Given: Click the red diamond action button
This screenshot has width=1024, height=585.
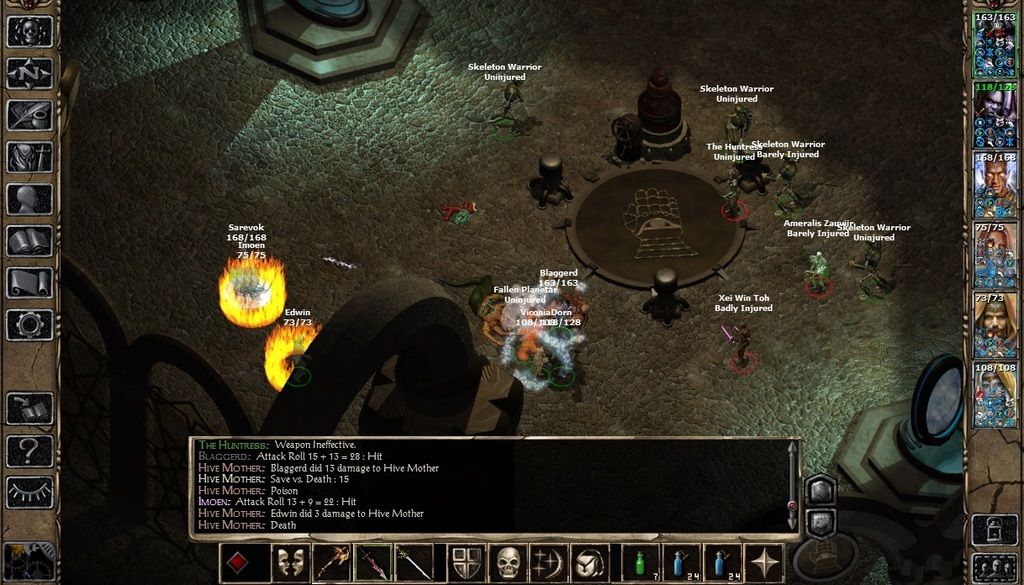Looking at the screenshot, I should pos(237,563).
